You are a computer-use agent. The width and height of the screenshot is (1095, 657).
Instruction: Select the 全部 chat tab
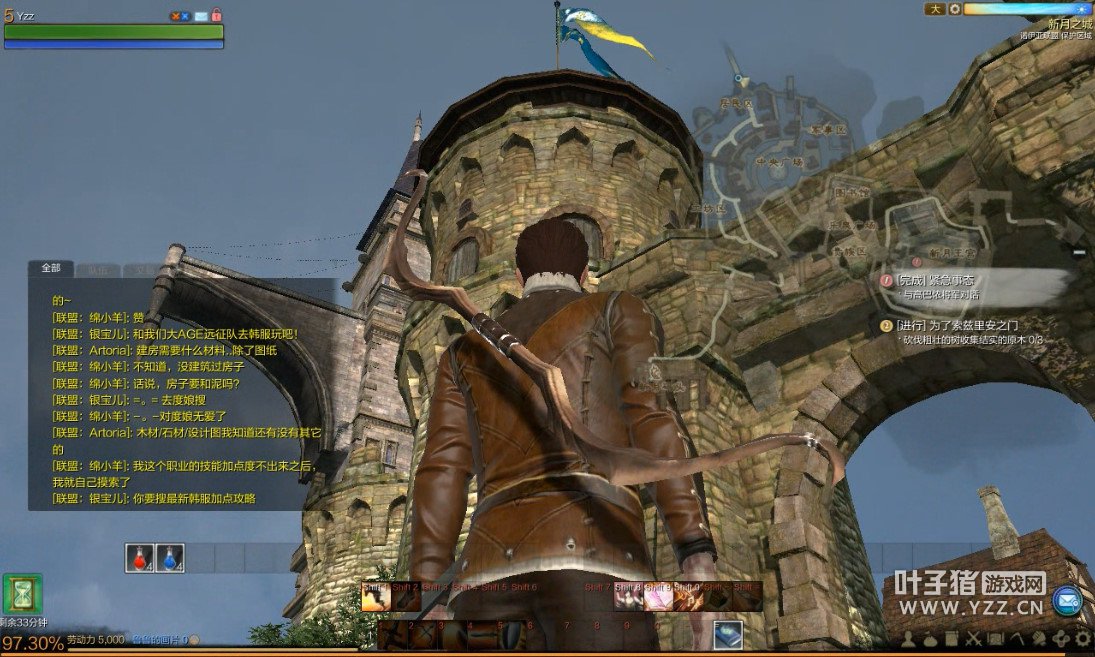50,268
